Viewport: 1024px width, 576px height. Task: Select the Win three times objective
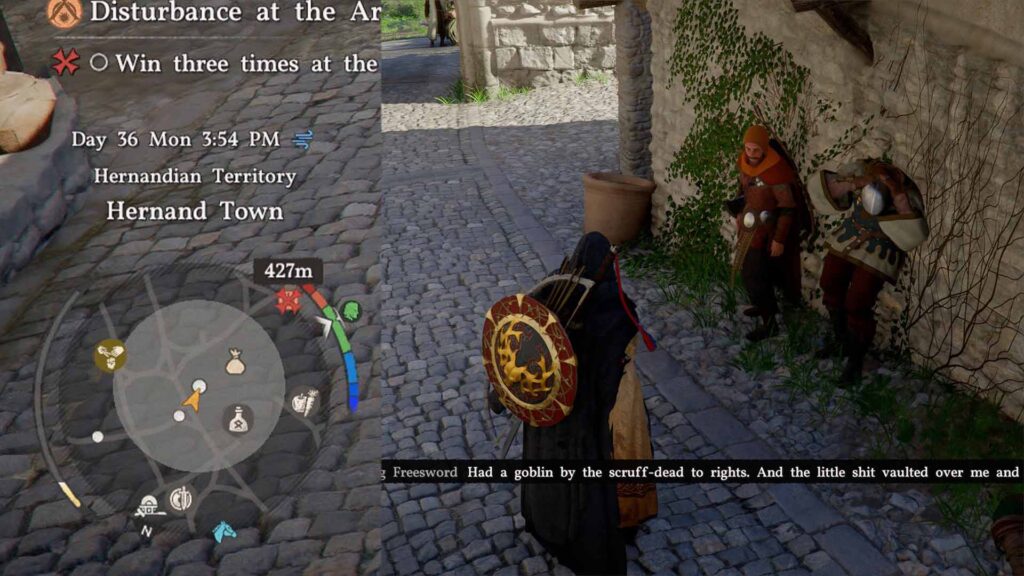pyautogui.click(x=245, y=64)
